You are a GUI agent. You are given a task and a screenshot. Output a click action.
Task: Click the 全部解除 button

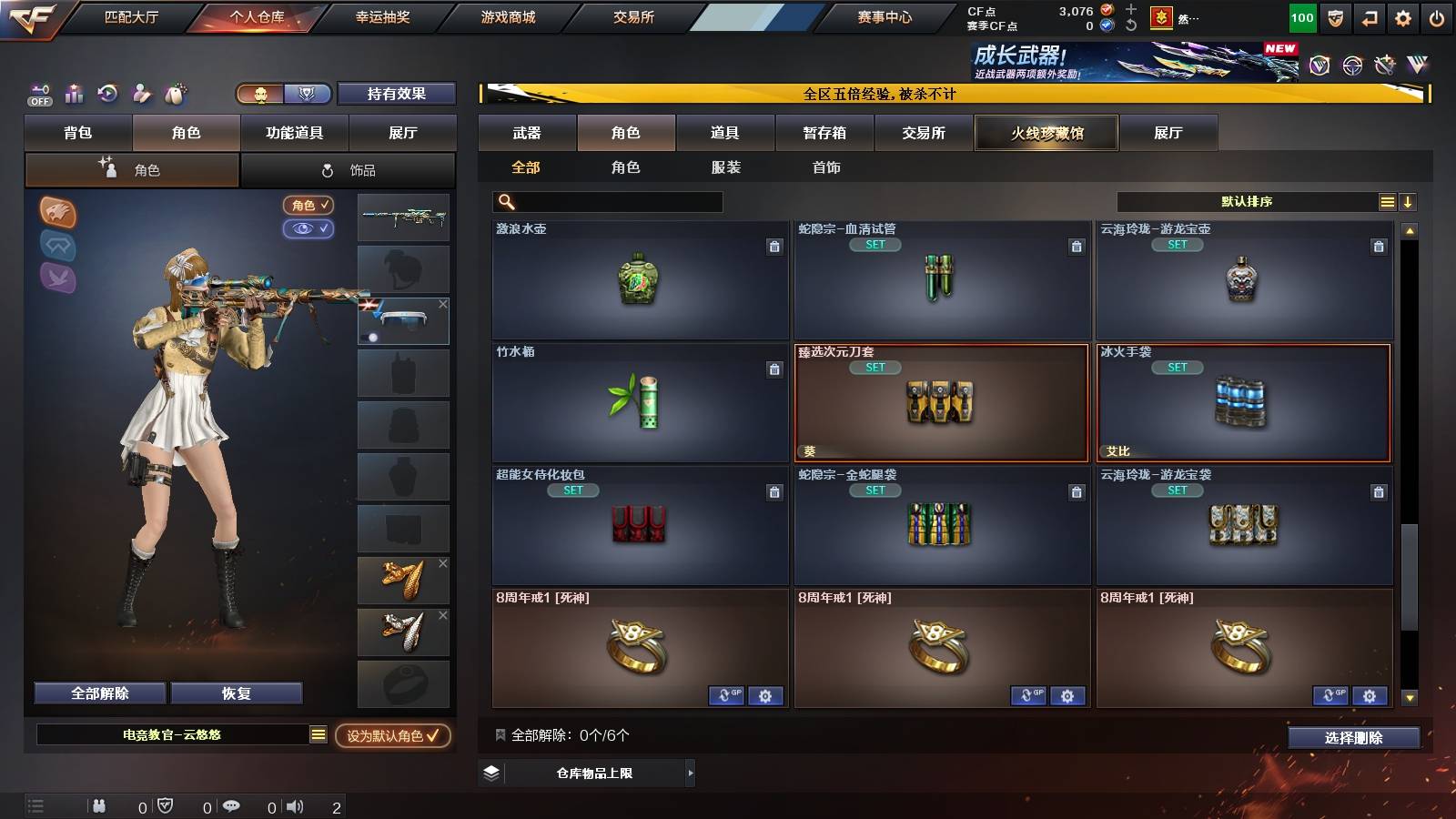tap(98, 693)
